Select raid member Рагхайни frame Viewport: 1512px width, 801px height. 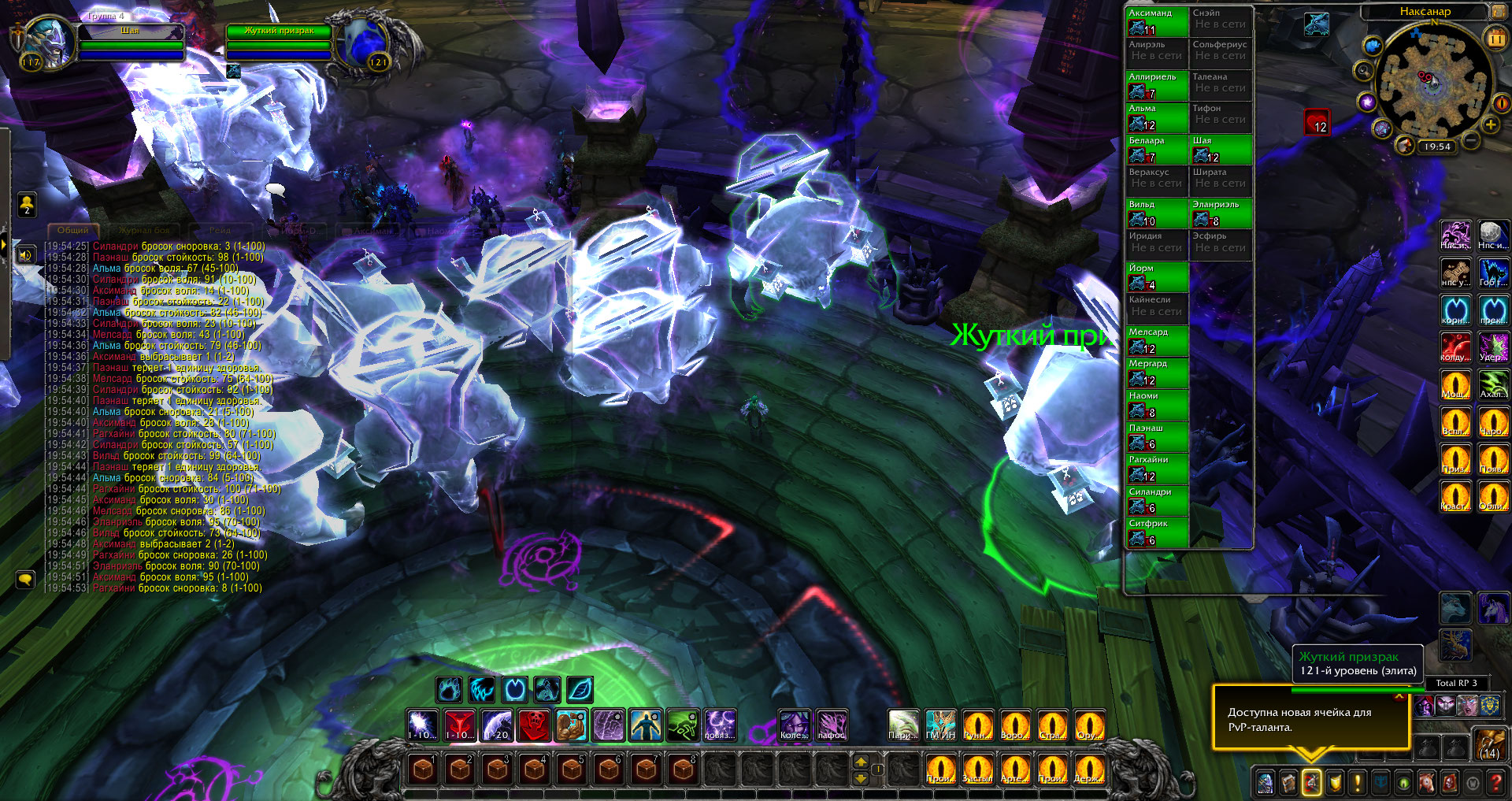click(1156, 469)
